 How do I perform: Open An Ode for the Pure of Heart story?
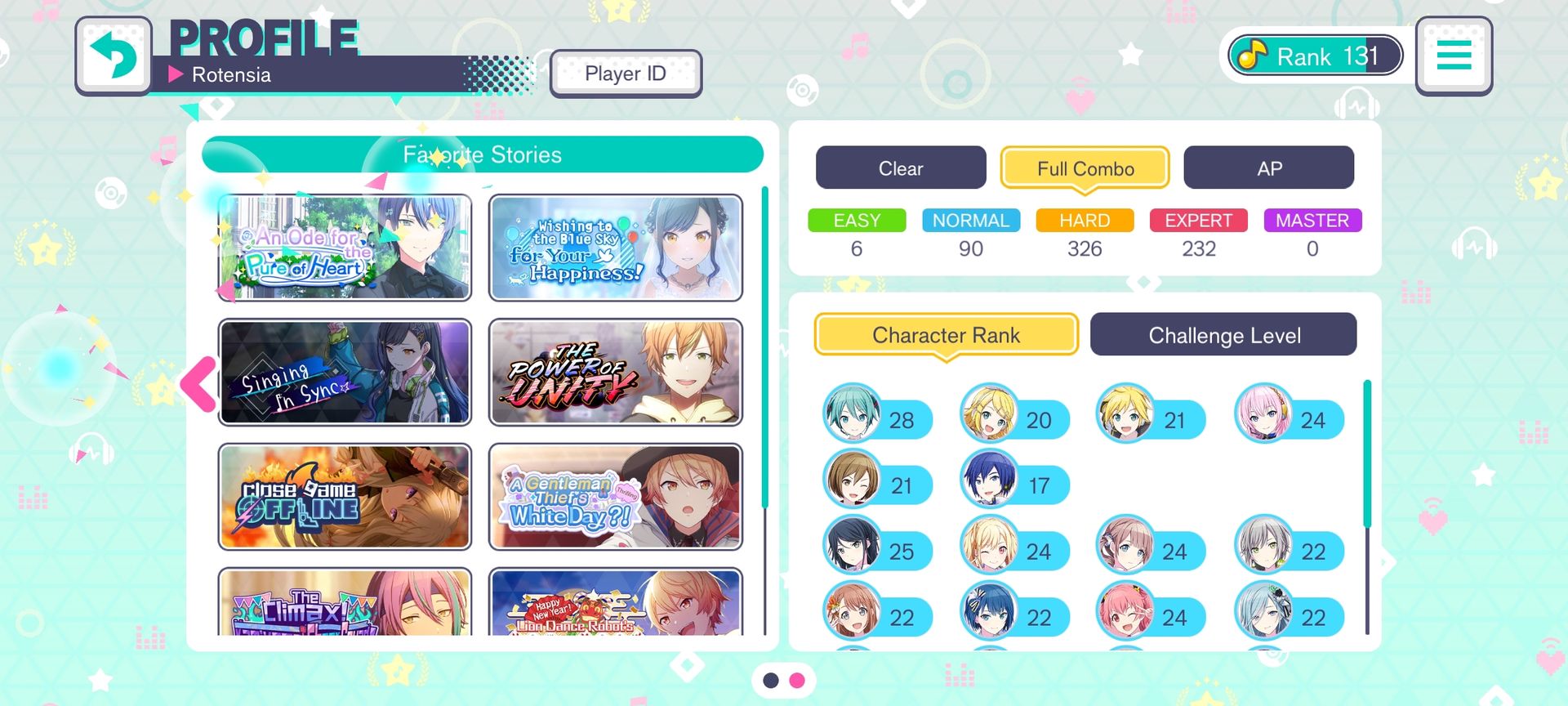pos(345,248)
